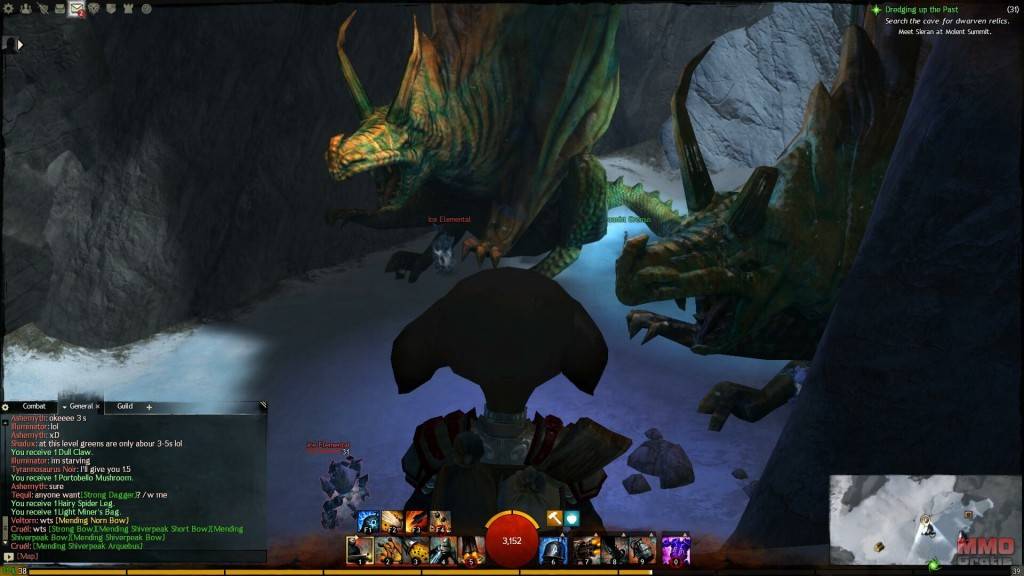
Task: Trigger utility skill 7 turret
Action: [x=587, y=549]
